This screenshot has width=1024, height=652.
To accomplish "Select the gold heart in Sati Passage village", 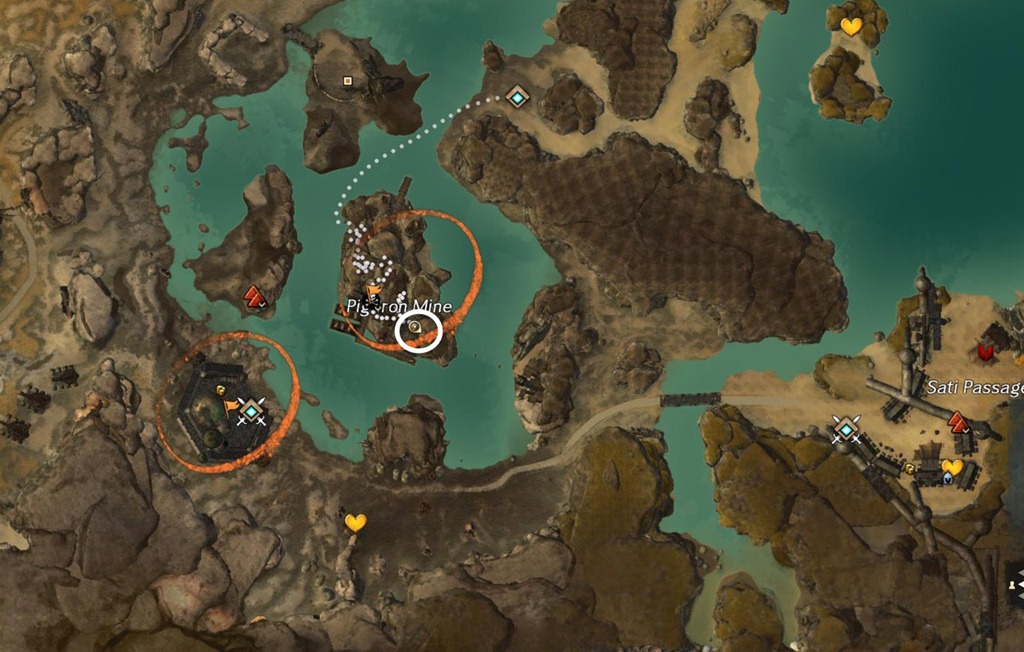I will pyautogui.click(x=952, y=467).
